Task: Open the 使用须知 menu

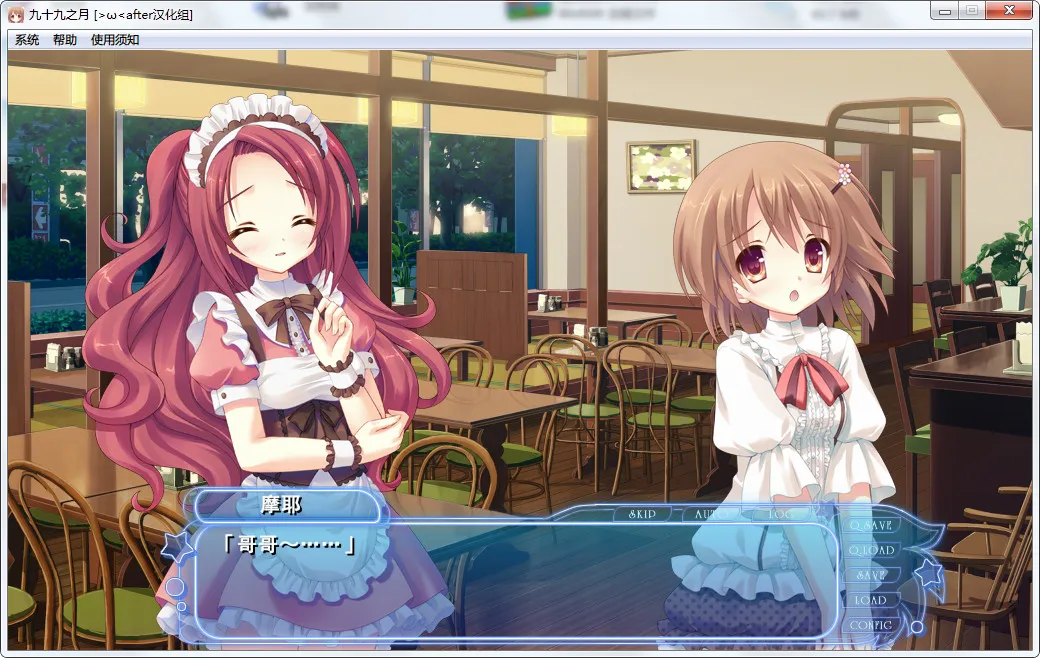Action: (x=115, y=40)
